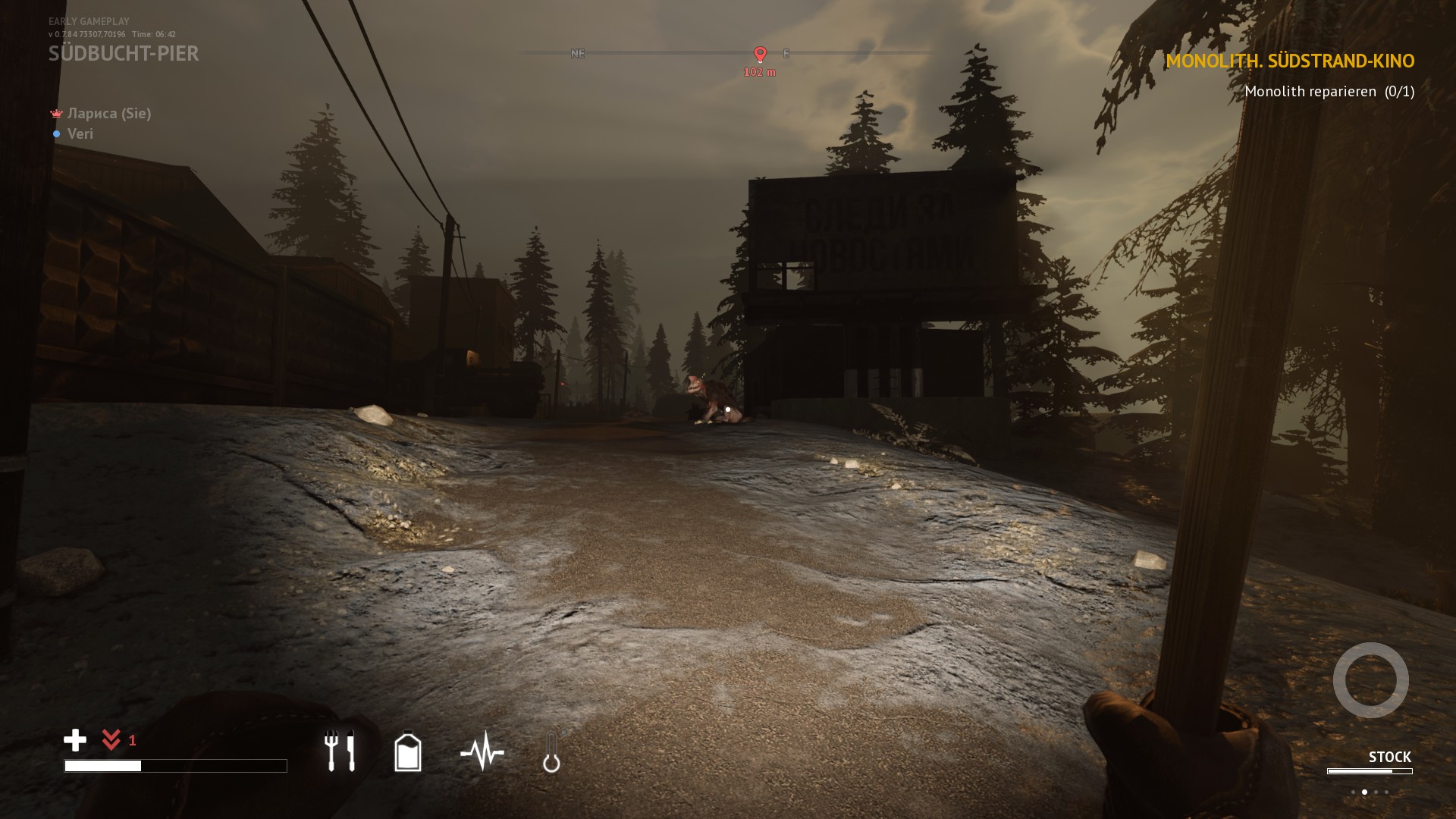Screen dimensions: 1456x819
Task: Click the health cross icon
Action: tap(75, 741)
